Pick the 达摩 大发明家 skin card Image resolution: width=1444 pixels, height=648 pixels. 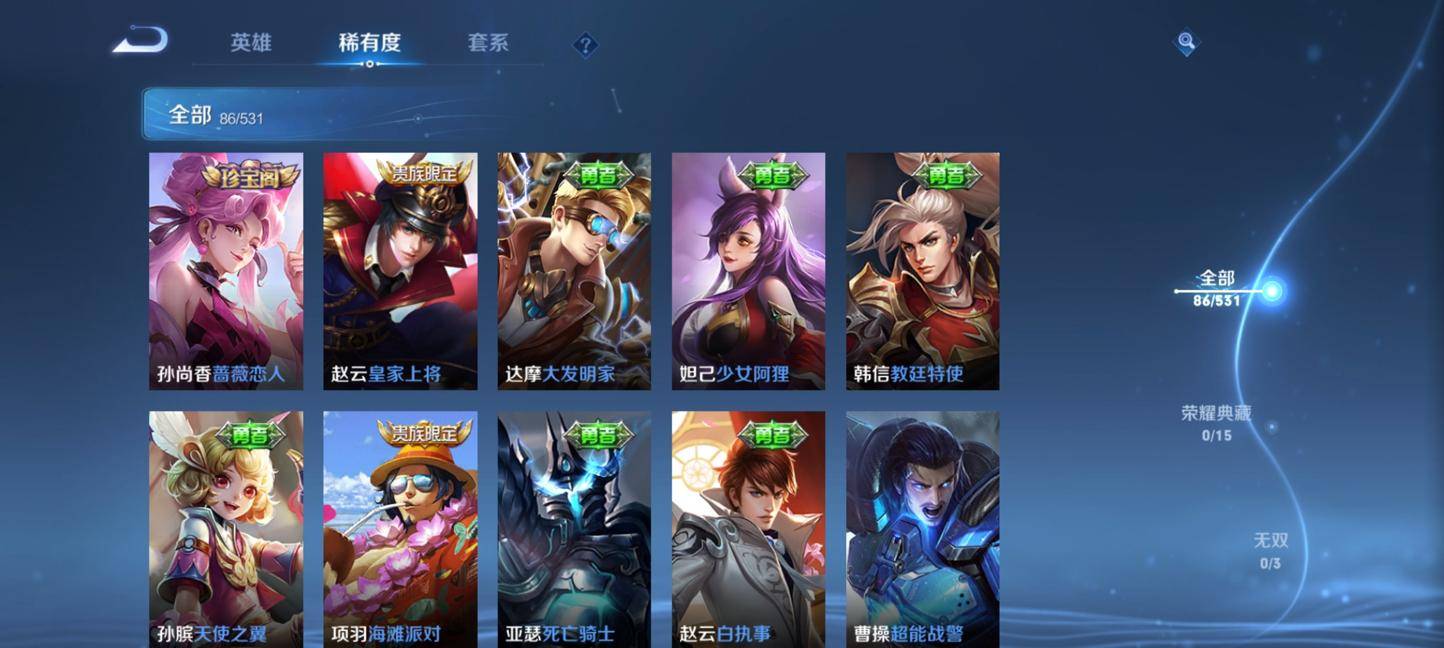point(574,270)
